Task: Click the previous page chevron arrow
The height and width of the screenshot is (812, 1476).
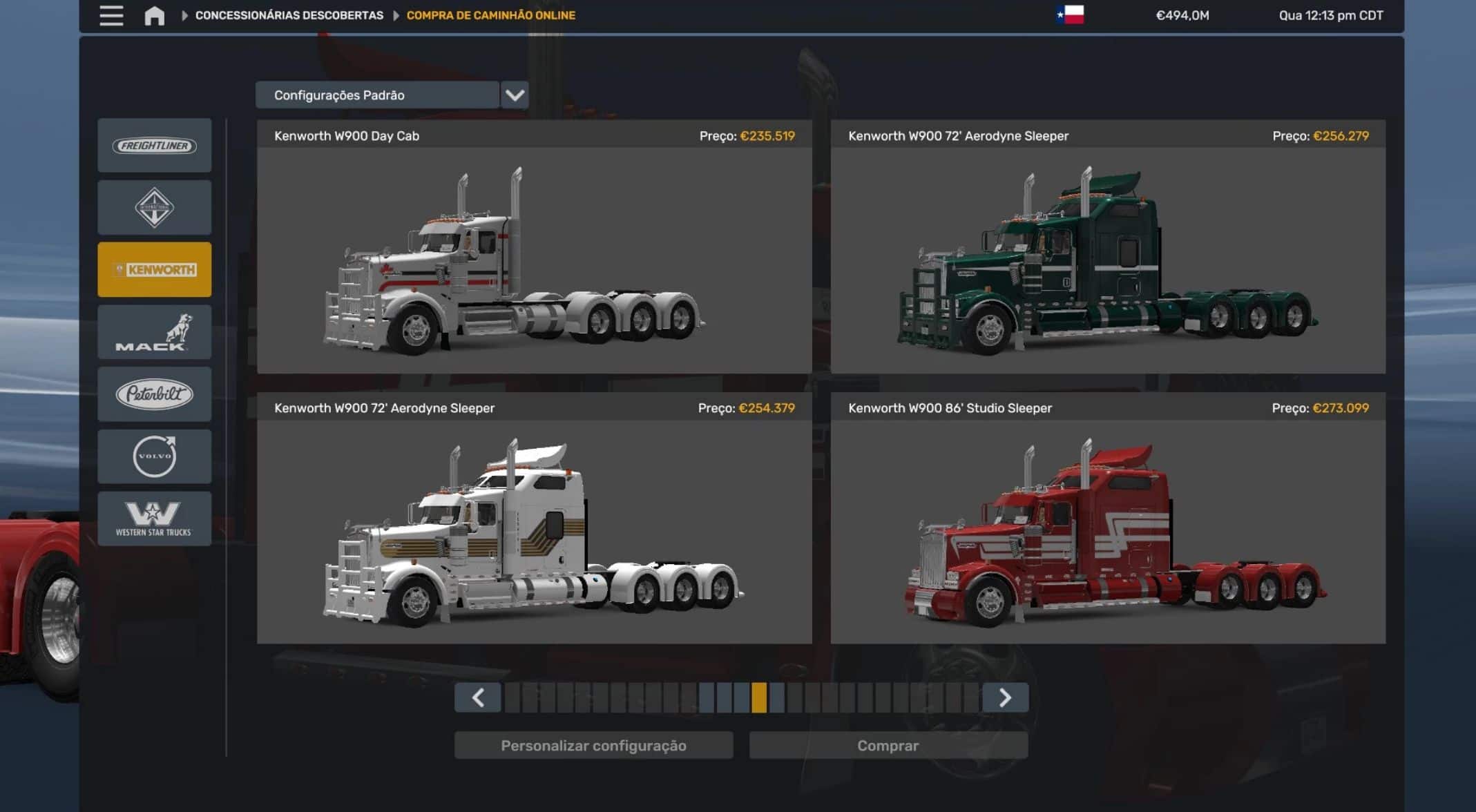Action: pos(478,697)
